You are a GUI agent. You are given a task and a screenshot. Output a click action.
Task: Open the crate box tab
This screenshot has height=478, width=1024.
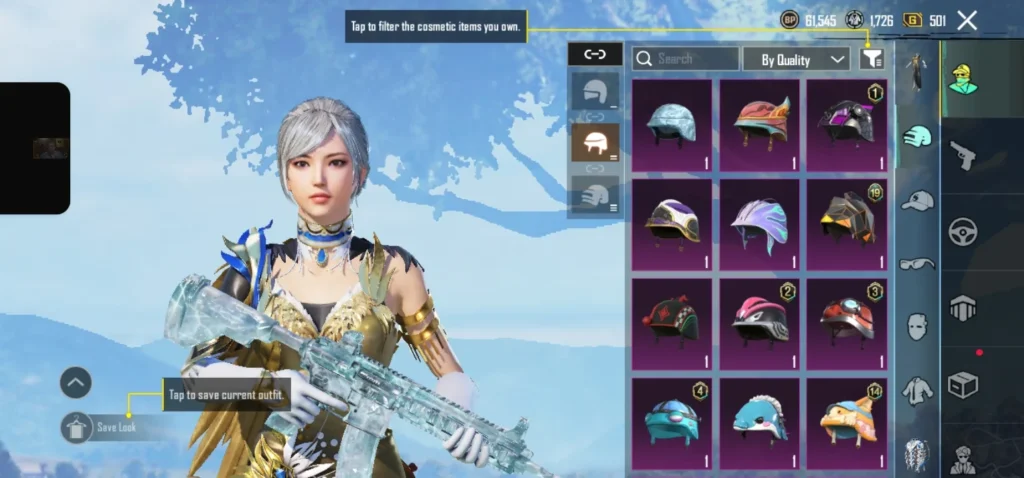[x=963, y=385]
